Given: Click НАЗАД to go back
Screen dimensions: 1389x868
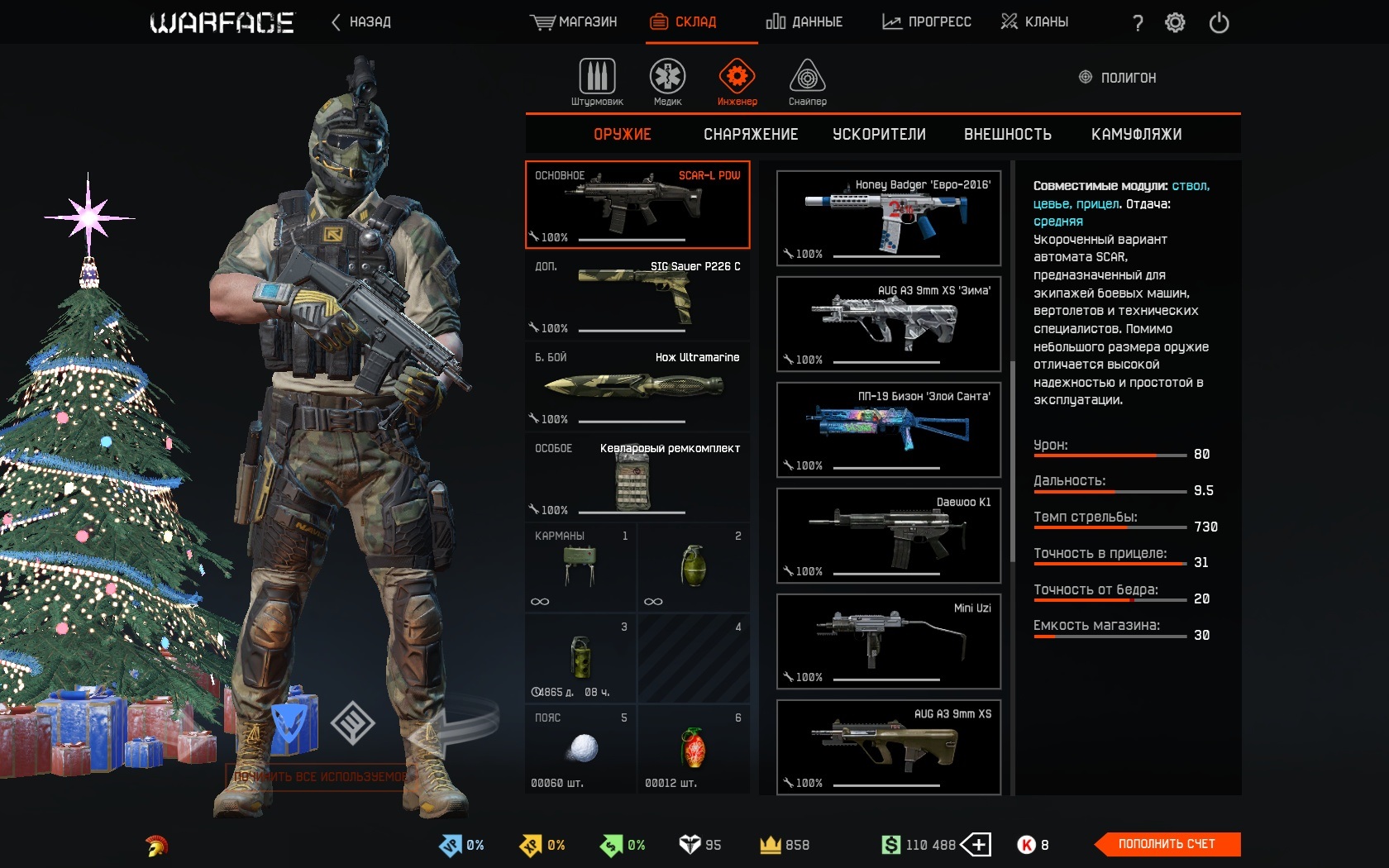Looking at the screenshot, I should tap(360, 23).
